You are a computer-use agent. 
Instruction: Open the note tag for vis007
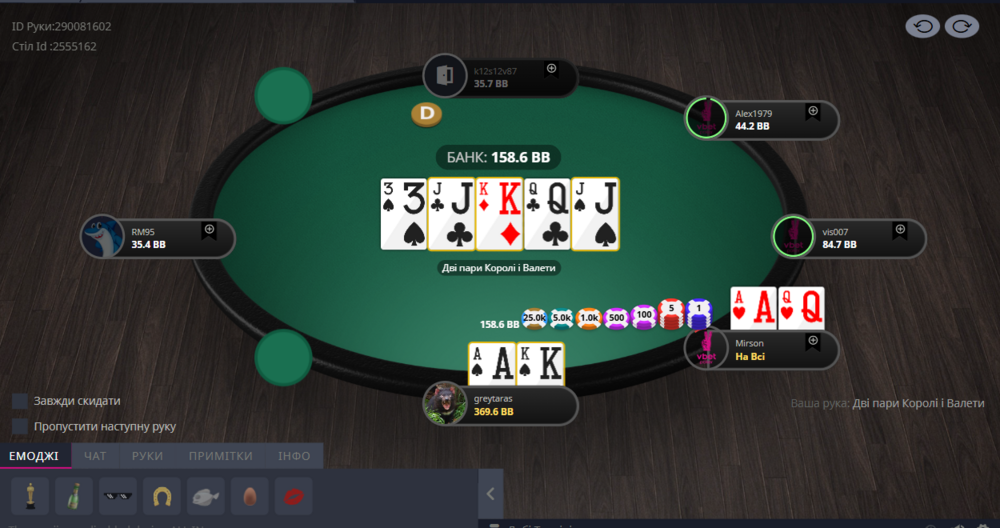coord(900,230)
